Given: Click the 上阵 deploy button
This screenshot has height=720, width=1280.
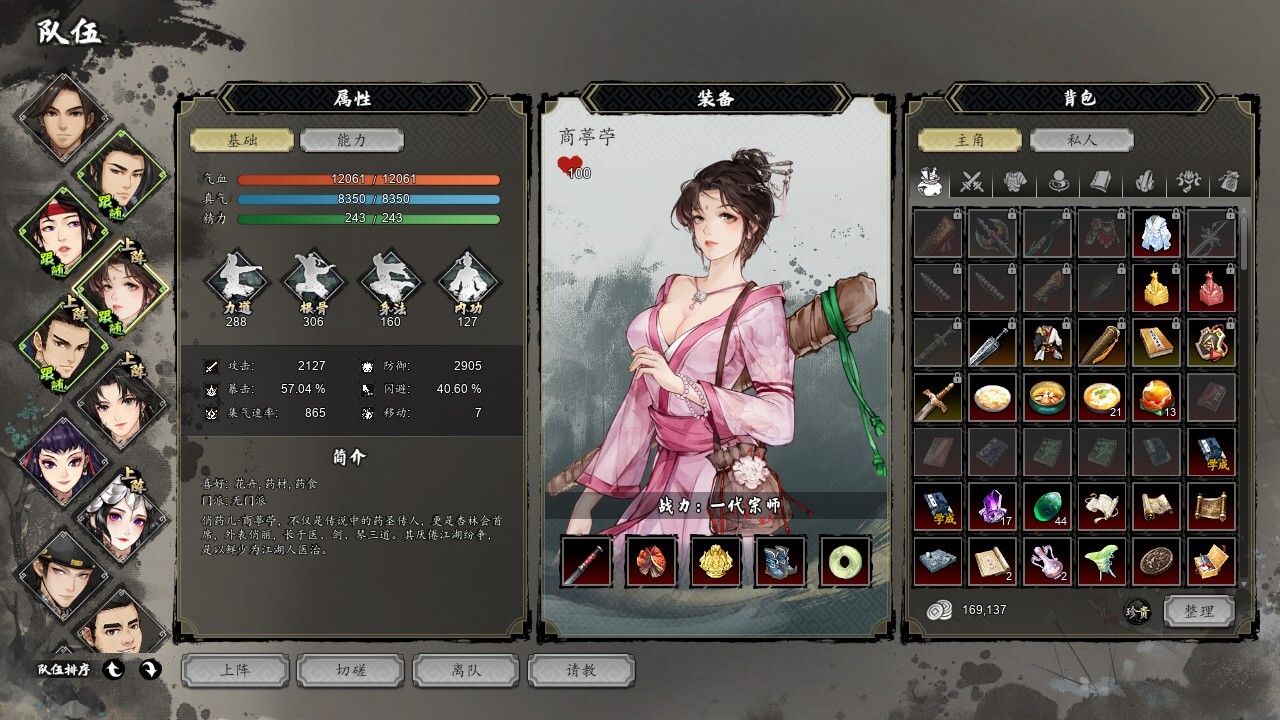Looking at the screenshot, I should point(235,670).
